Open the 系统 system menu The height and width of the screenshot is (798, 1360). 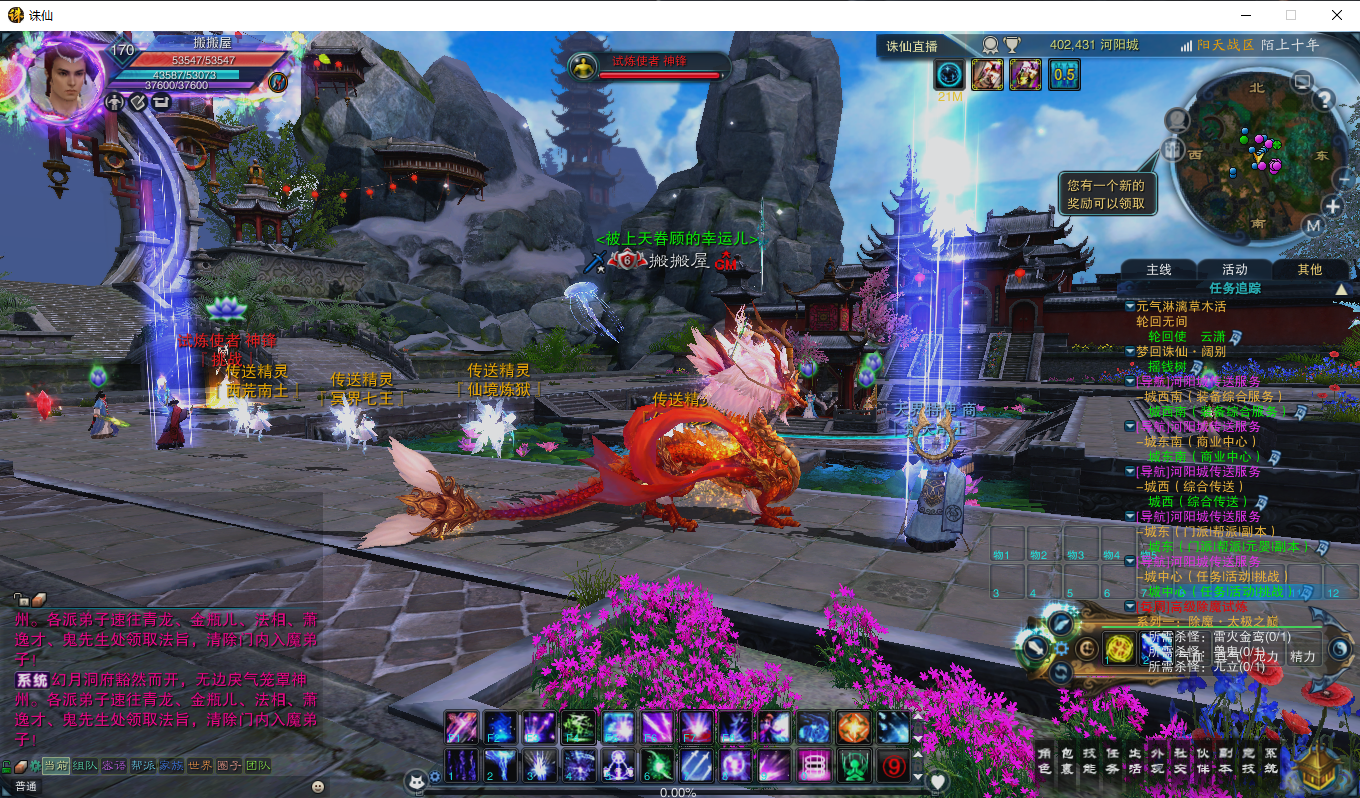pyautogui.click(x=1271, y=761)
